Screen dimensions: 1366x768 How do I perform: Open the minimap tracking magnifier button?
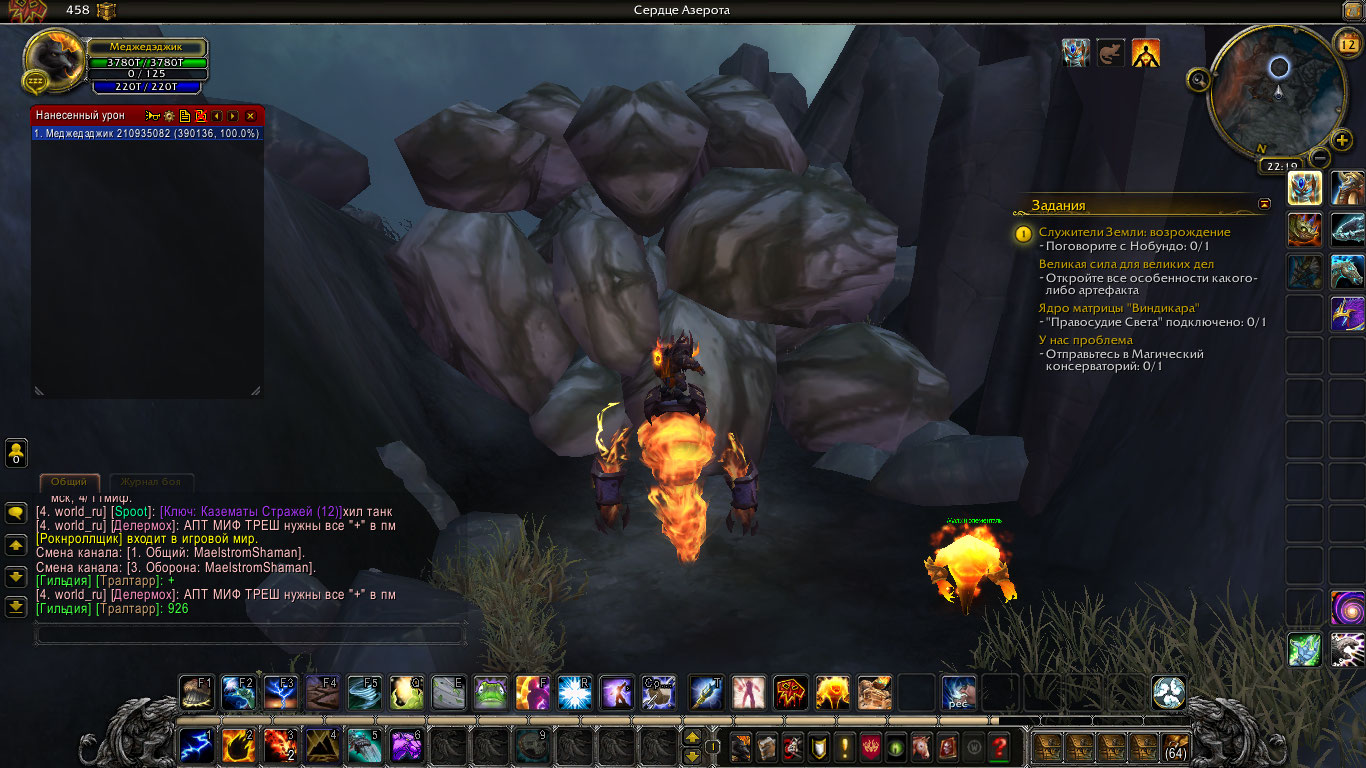point(1198,79)
